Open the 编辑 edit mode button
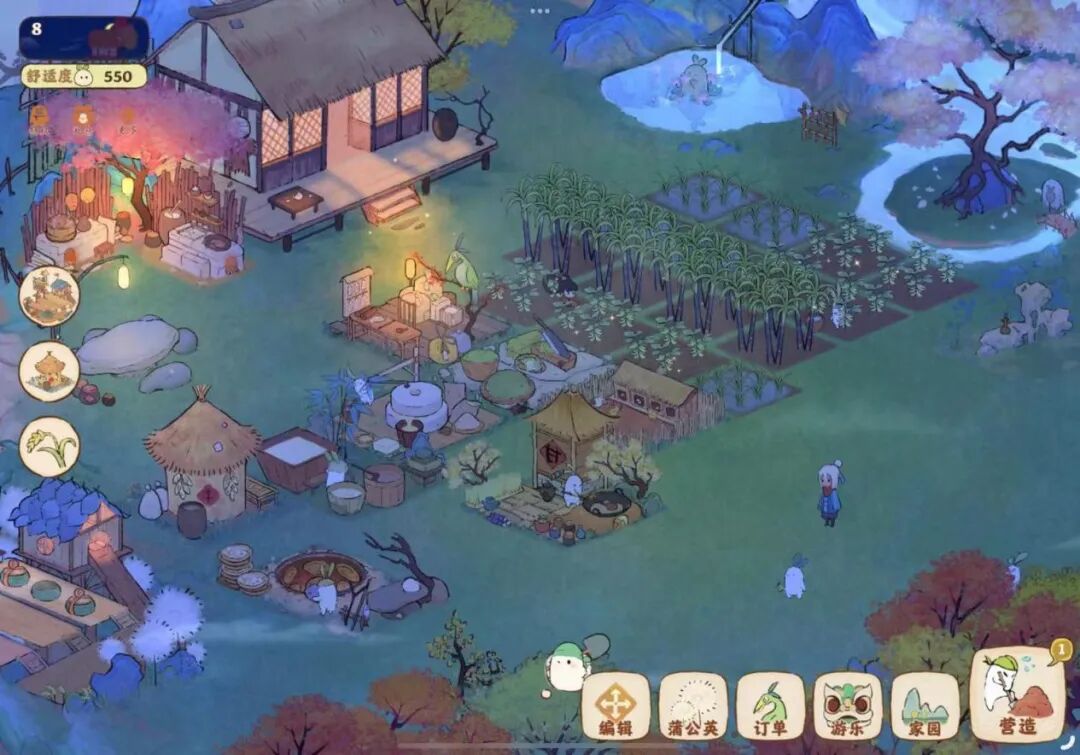This screenshot has height=755, width=1080. 615,705
